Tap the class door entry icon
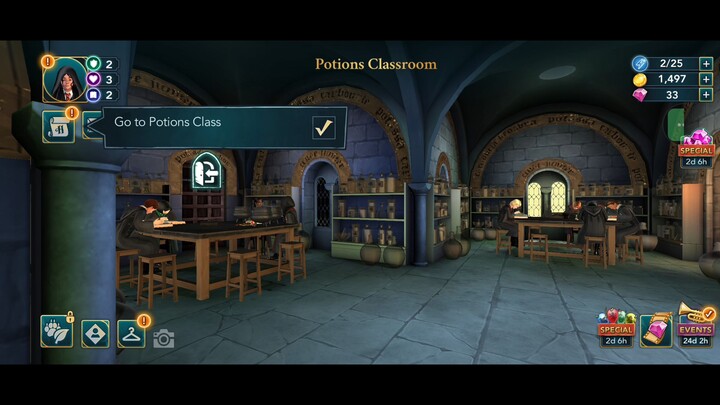The height and width of the screenshot is (405, 720). [x=205, y=171]
